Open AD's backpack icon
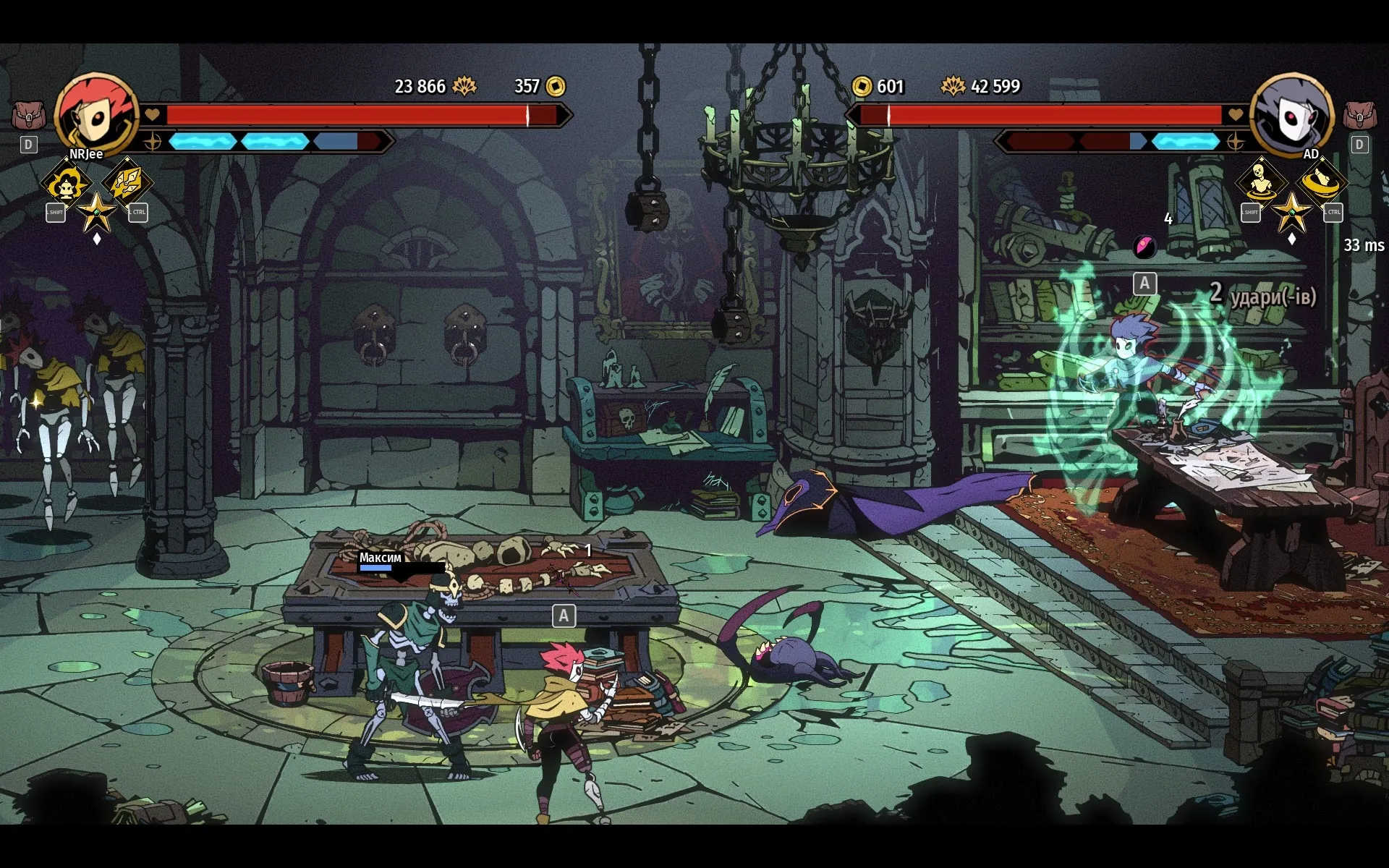 [x=1359, y=115]
